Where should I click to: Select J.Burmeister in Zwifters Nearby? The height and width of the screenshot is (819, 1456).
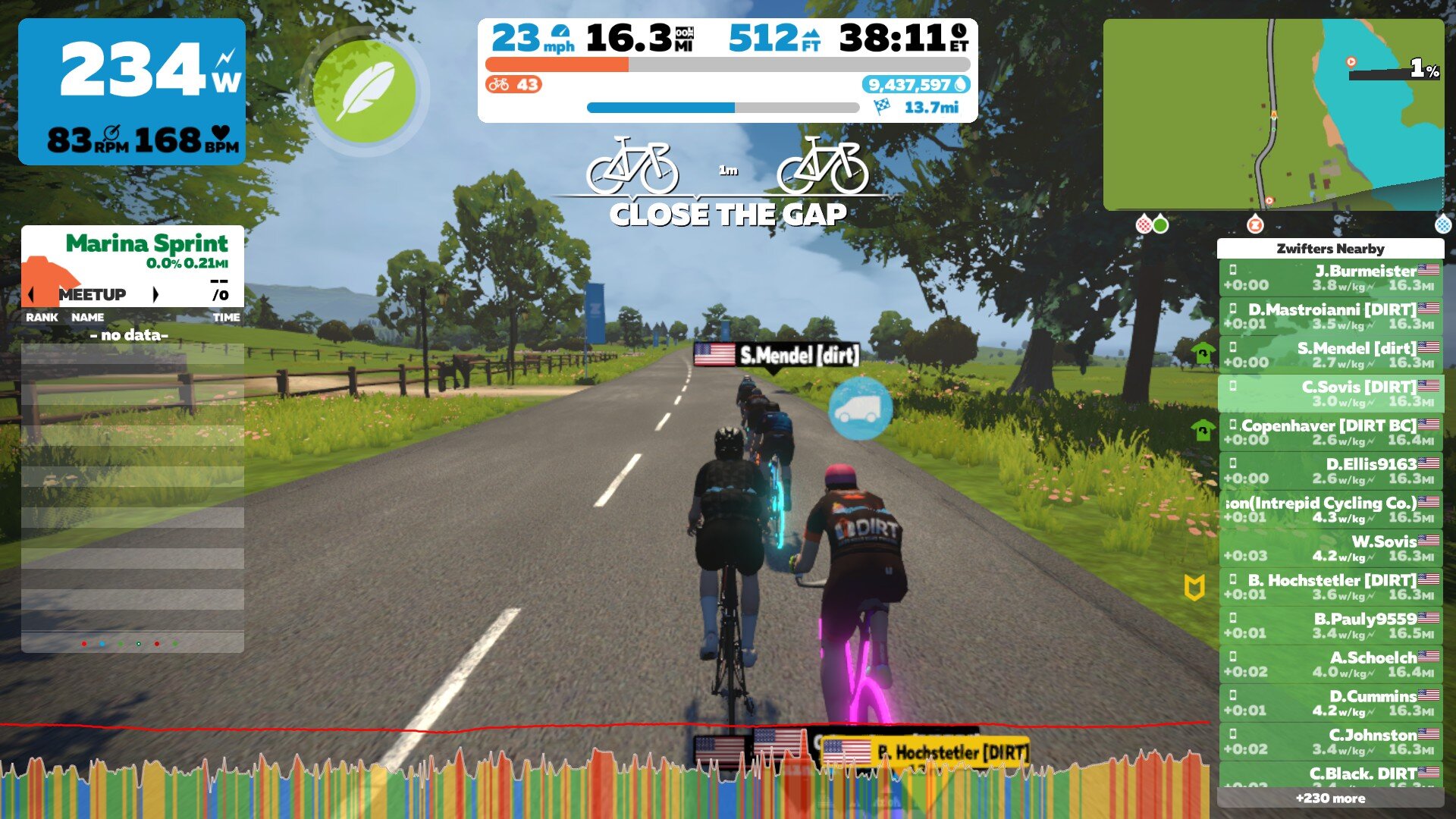tap(1330, 278)
